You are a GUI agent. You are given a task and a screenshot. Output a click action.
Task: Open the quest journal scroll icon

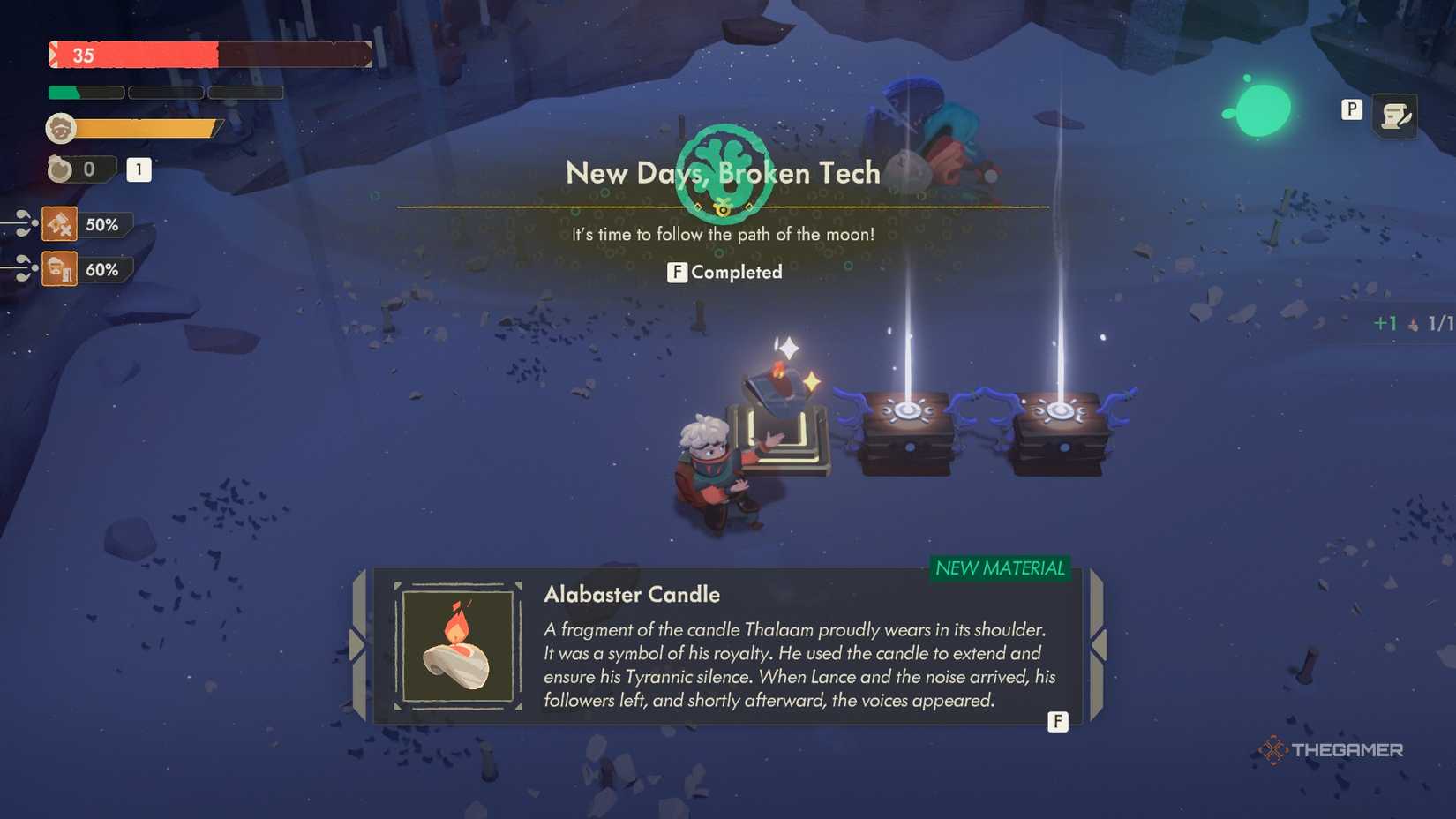[x=1397, y=115]
